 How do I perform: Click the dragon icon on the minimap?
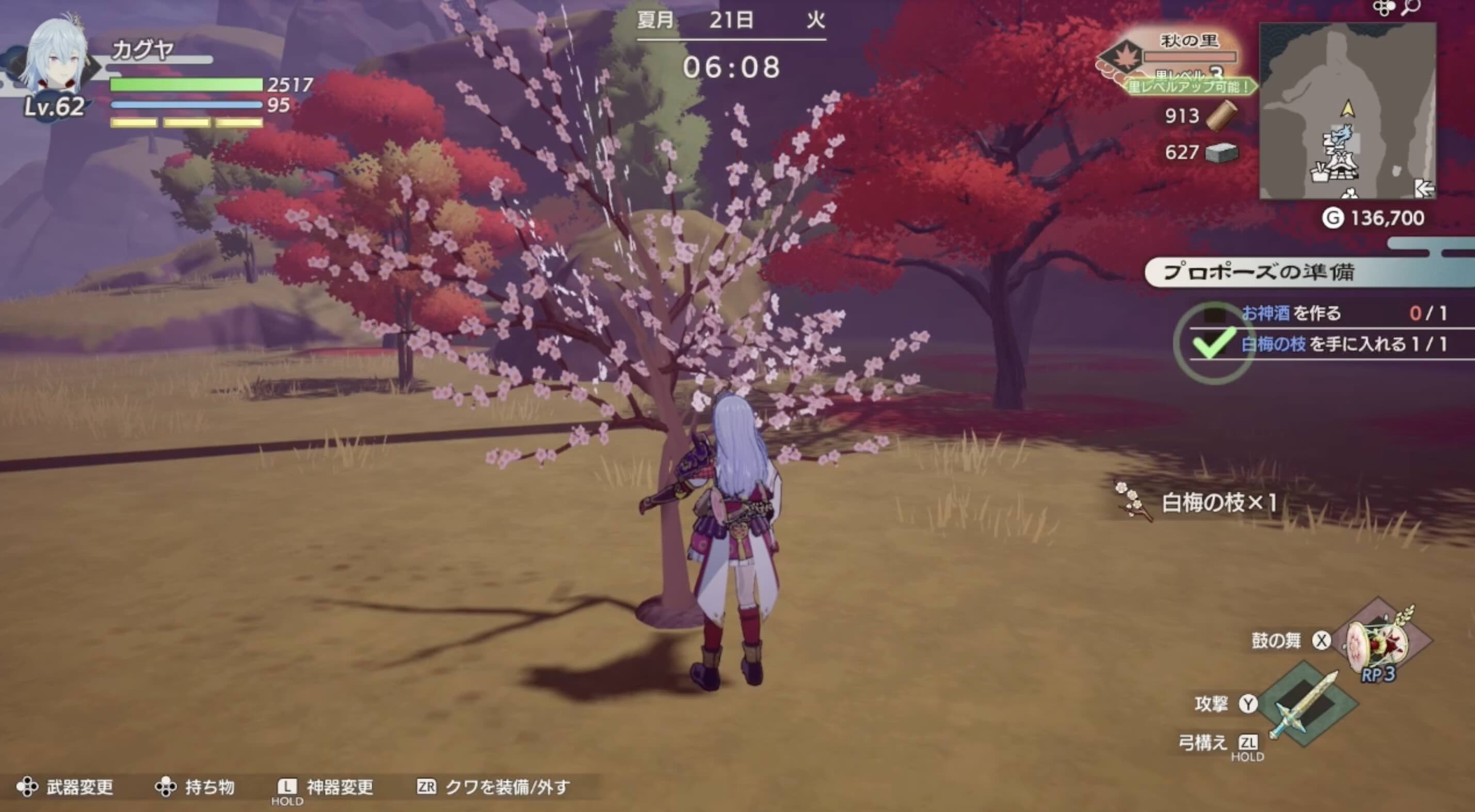pyautogui.click(x=1341, y=137)
